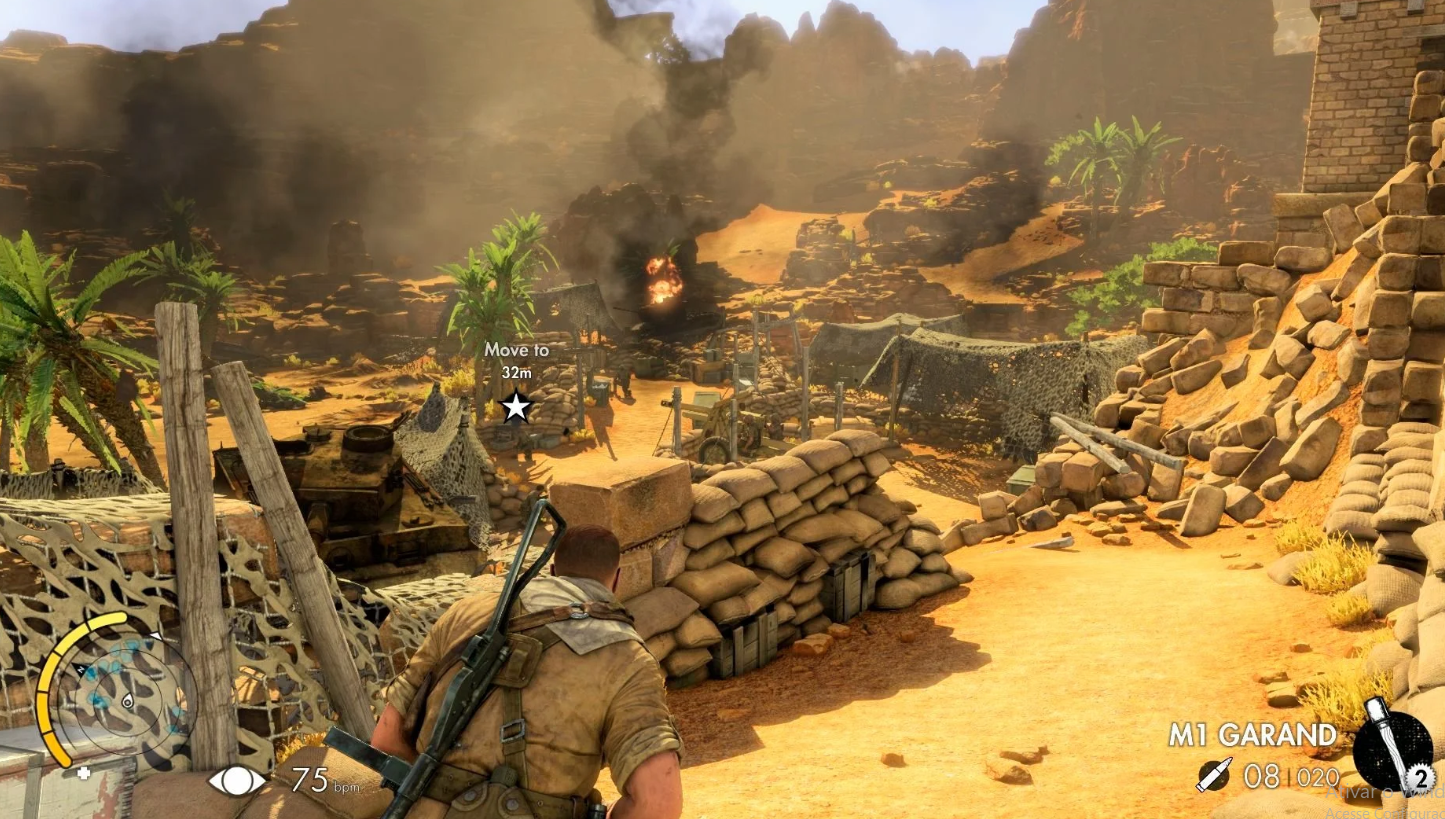
Task: Select the Move to objective star marker
Action: [x=516, y=406]
